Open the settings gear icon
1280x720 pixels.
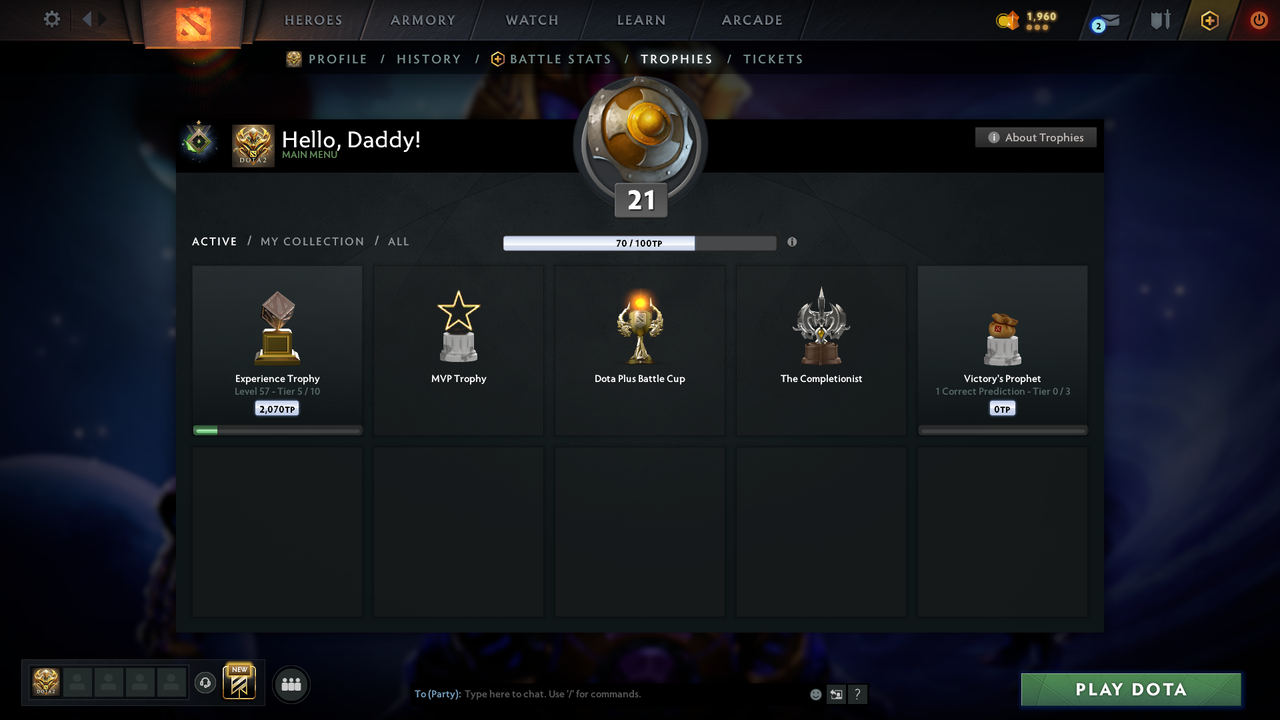tap(50, 19)
